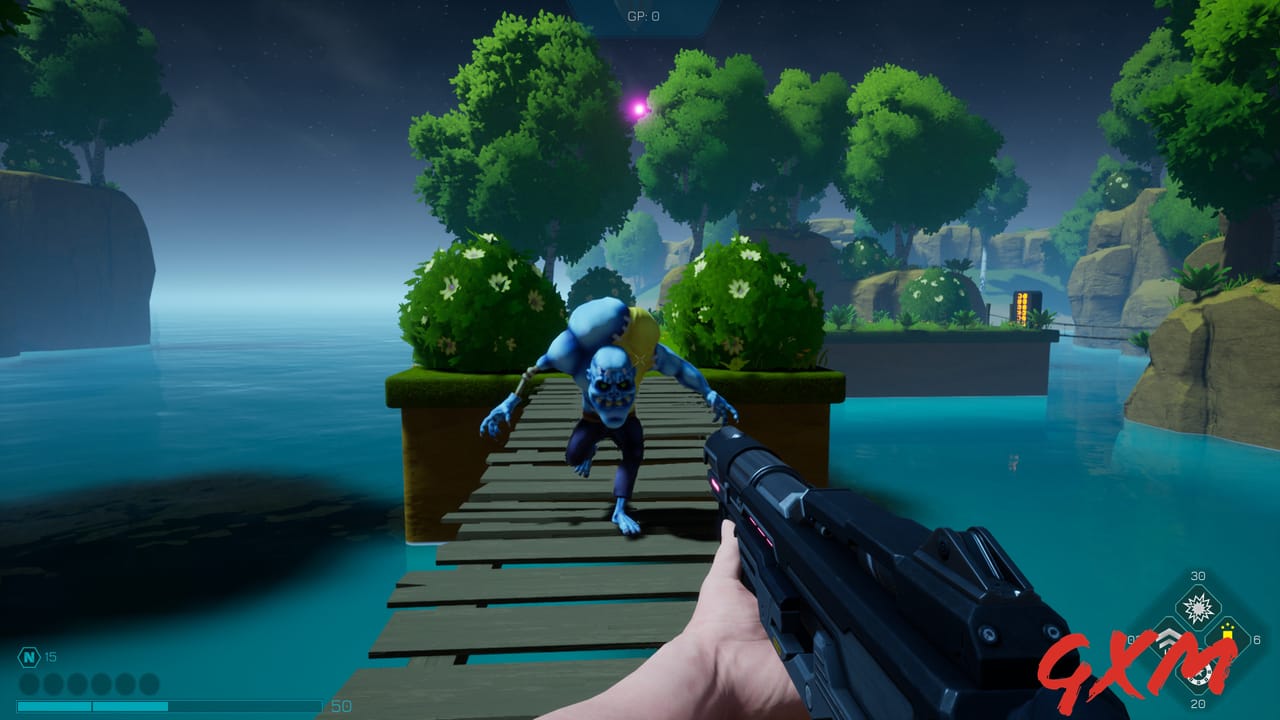This screenshot has width=1280, height=720.
Task: Click the 20 counter below the reticle ability
Action: pos(1197,704)
